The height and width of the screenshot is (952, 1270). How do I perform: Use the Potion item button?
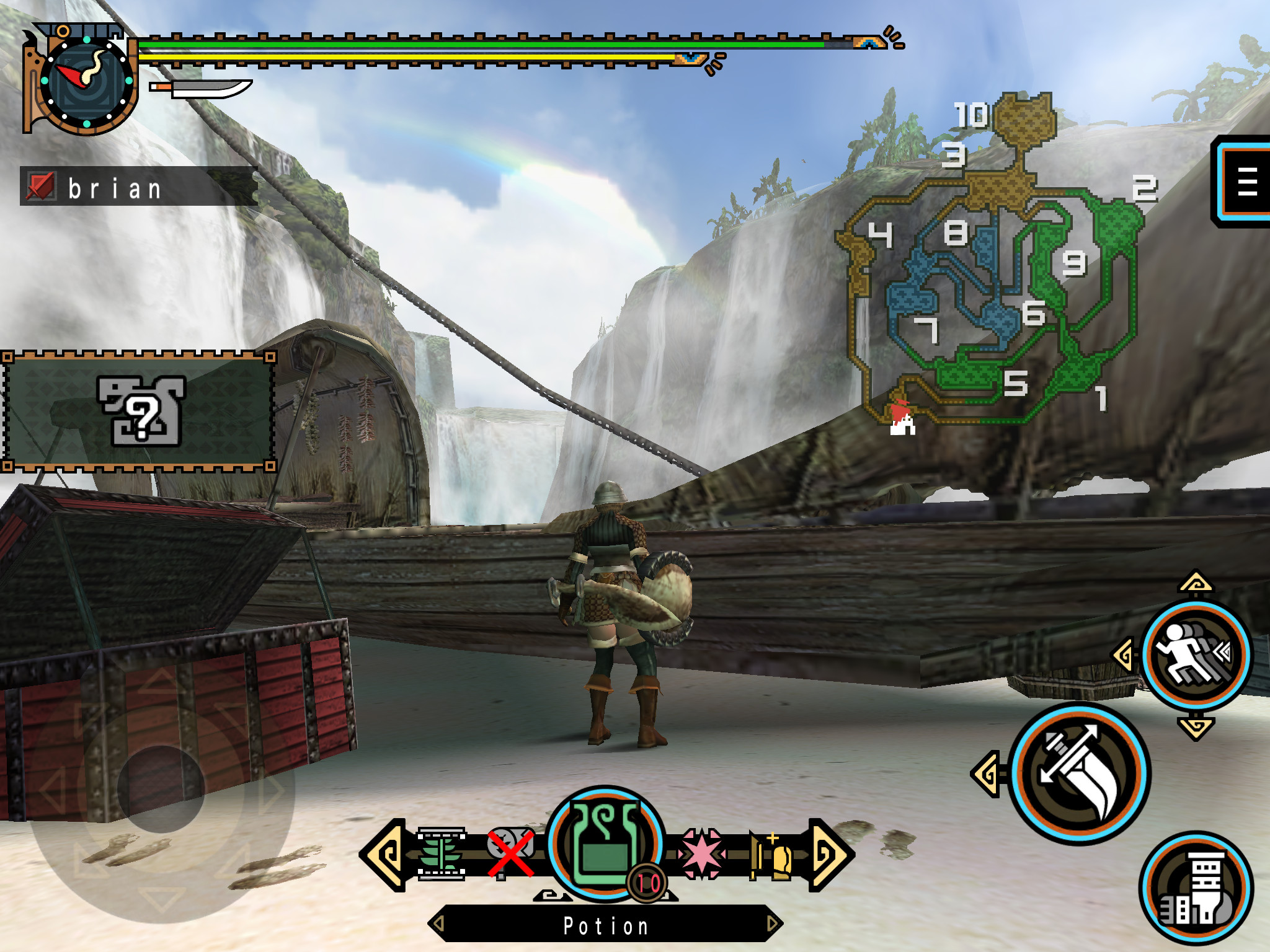pos(605,844)
